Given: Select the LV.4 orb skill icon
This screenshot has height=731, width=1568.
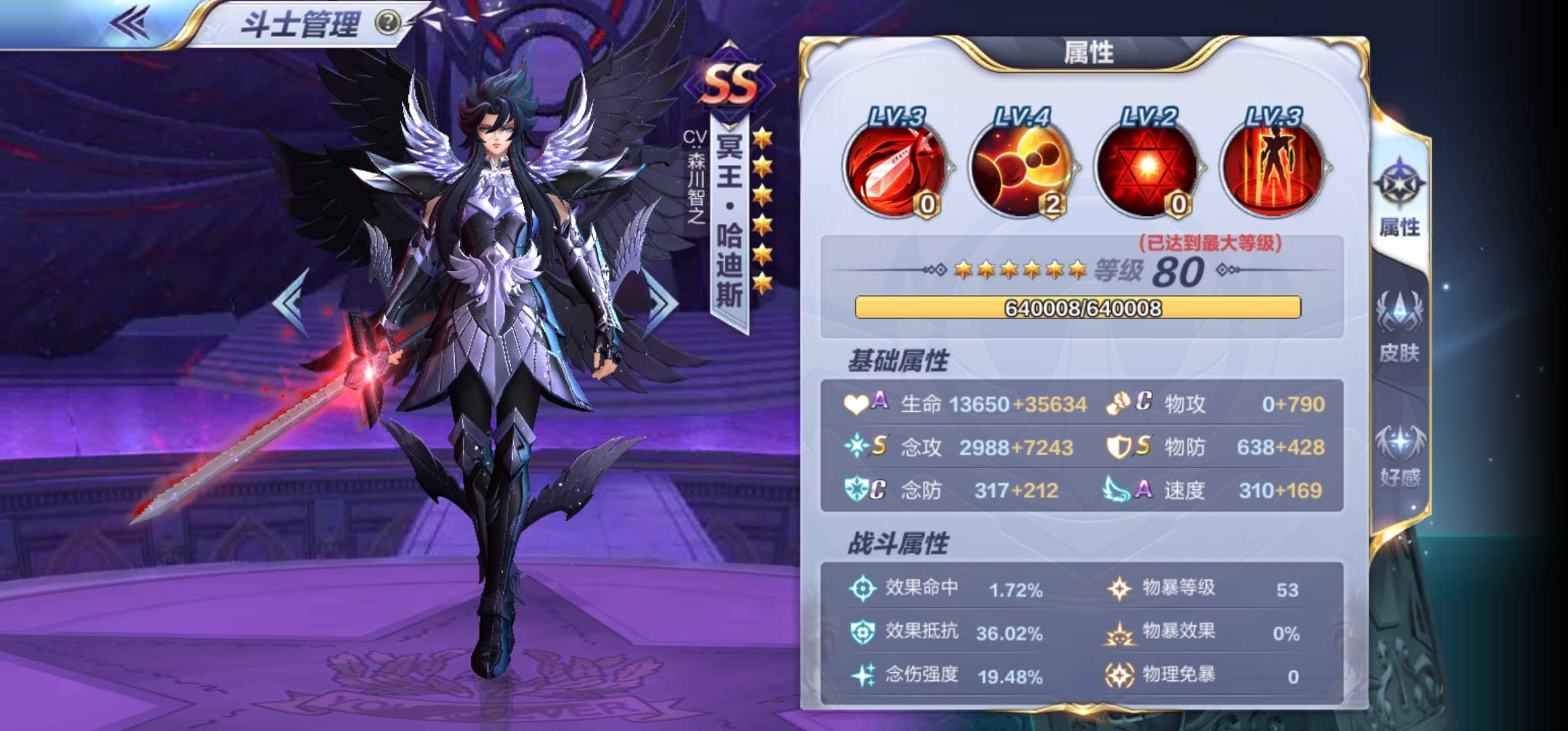Looking at the screenshot, I should click(x=1022, y=173).
